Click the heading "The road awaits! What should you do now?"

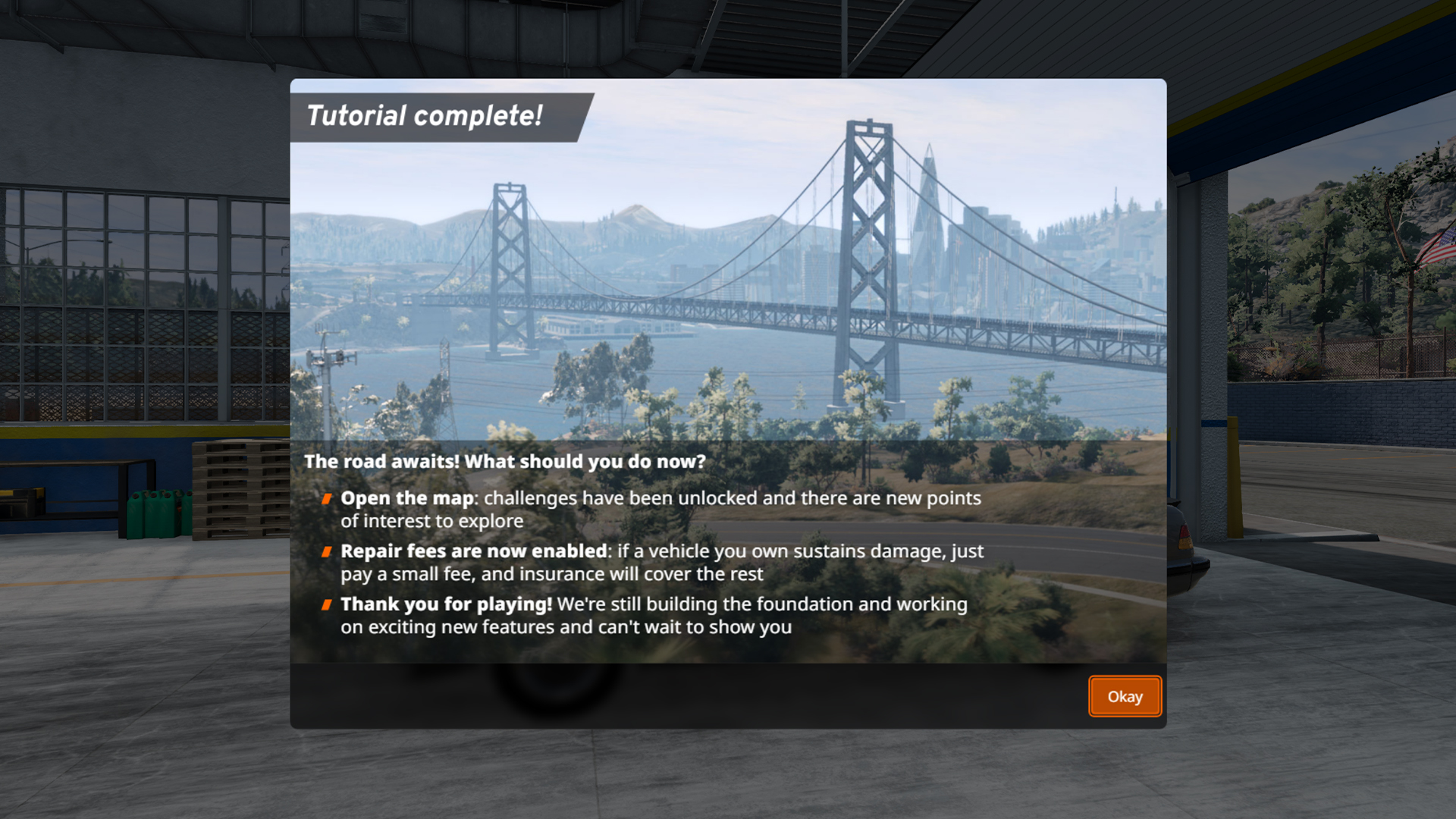tap(506, 461)
